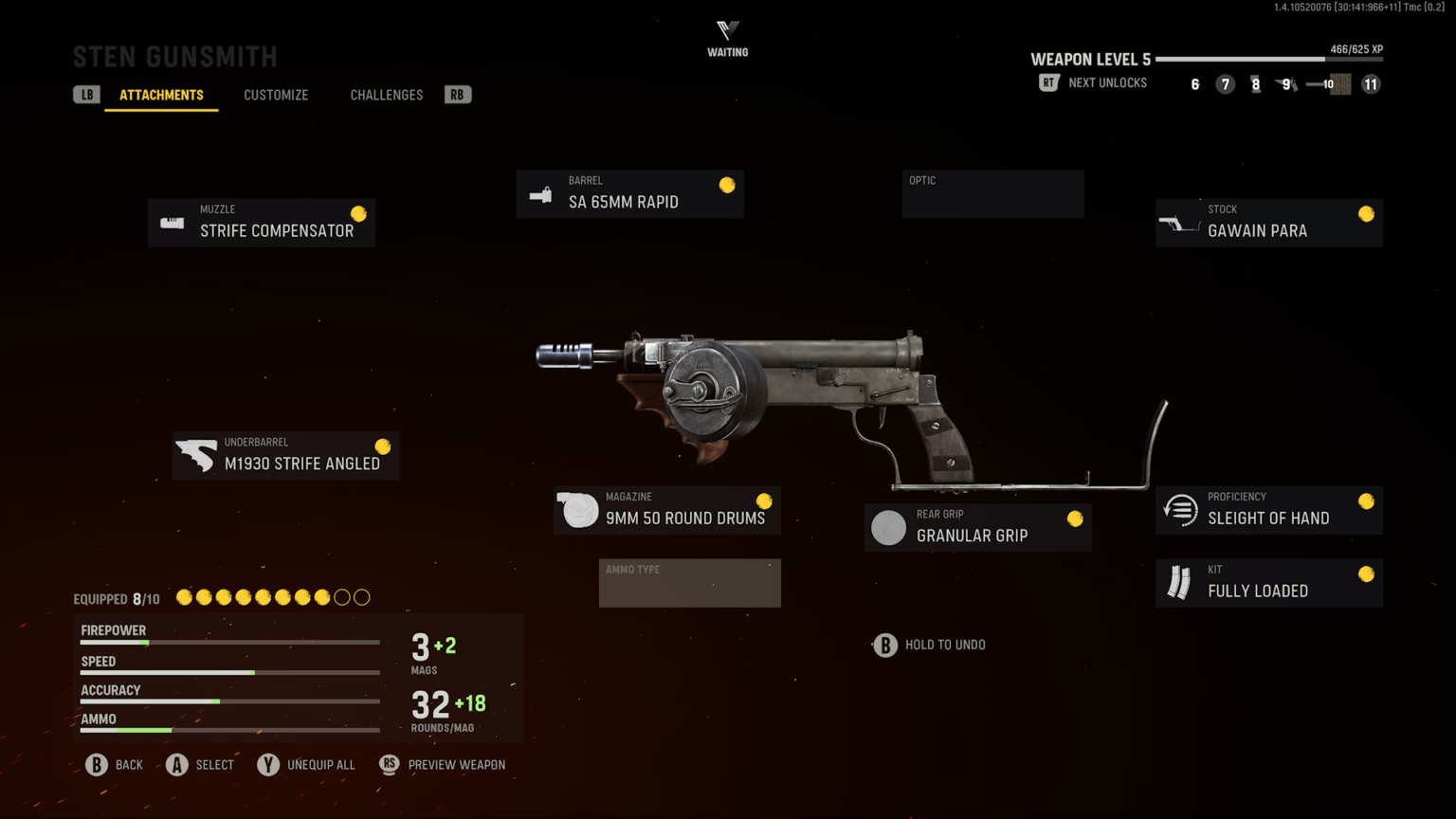This screenshot has width=1456, height=819.
Task: Click the Muzzle attachment icon beside Strife Compensator
Action: (172, 222)
